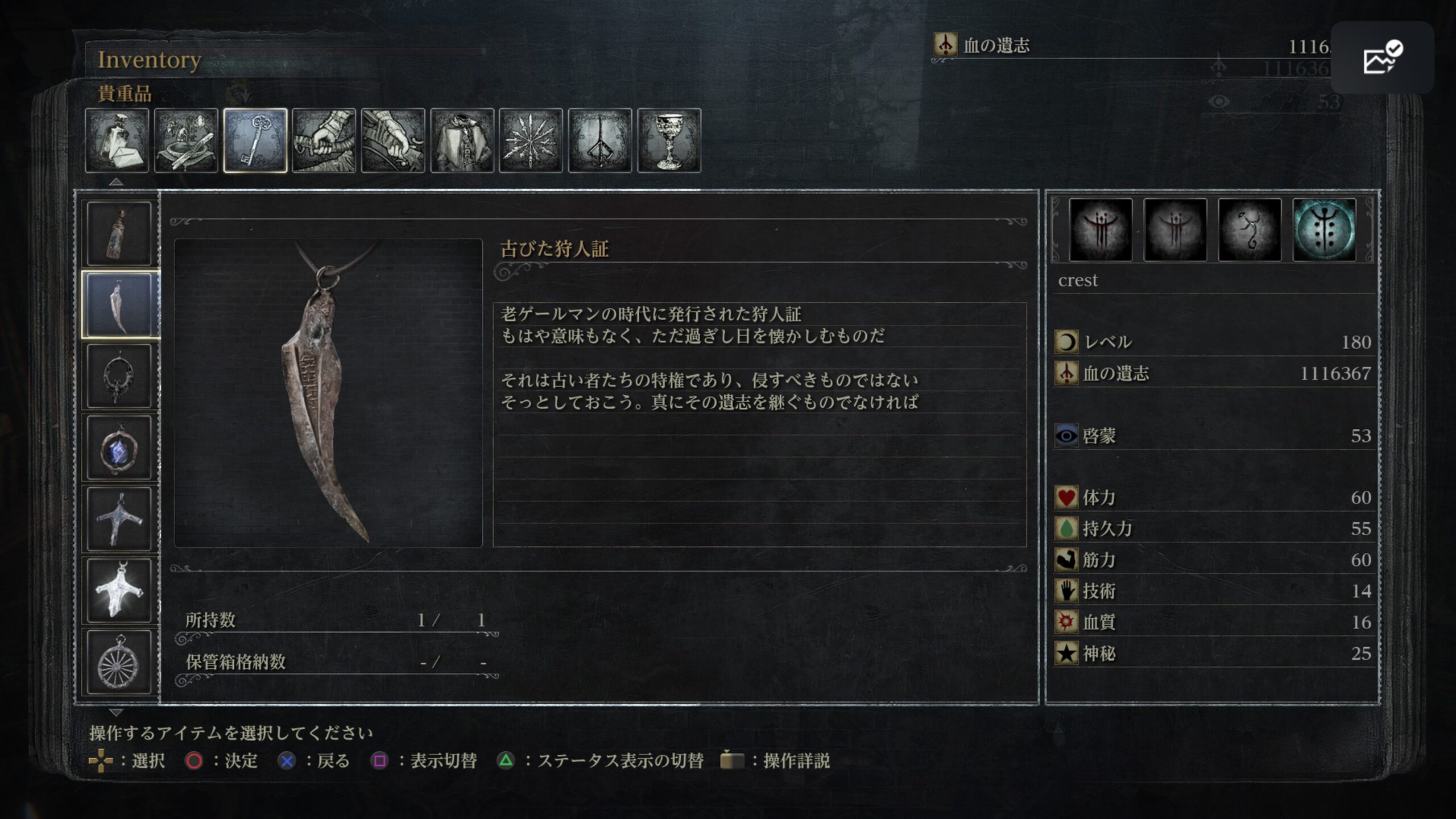Viewport: 1456px width, 819px height.
Task: Open the screenshot saved overlay notification
Action: click(1382, 57)
